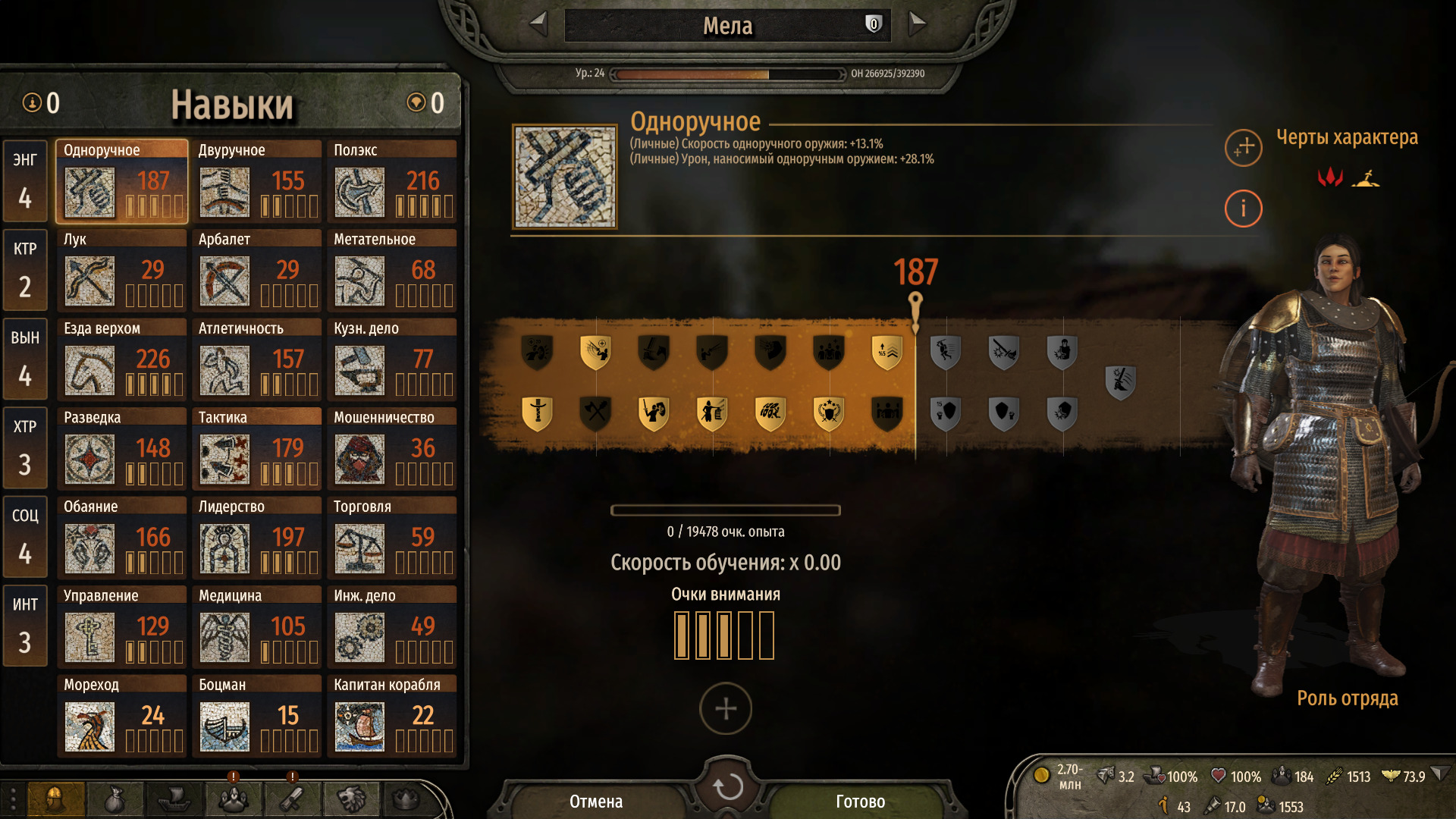Select the Полэкс skill tile
The image size is (1456, 819).
tap(392, 182)
